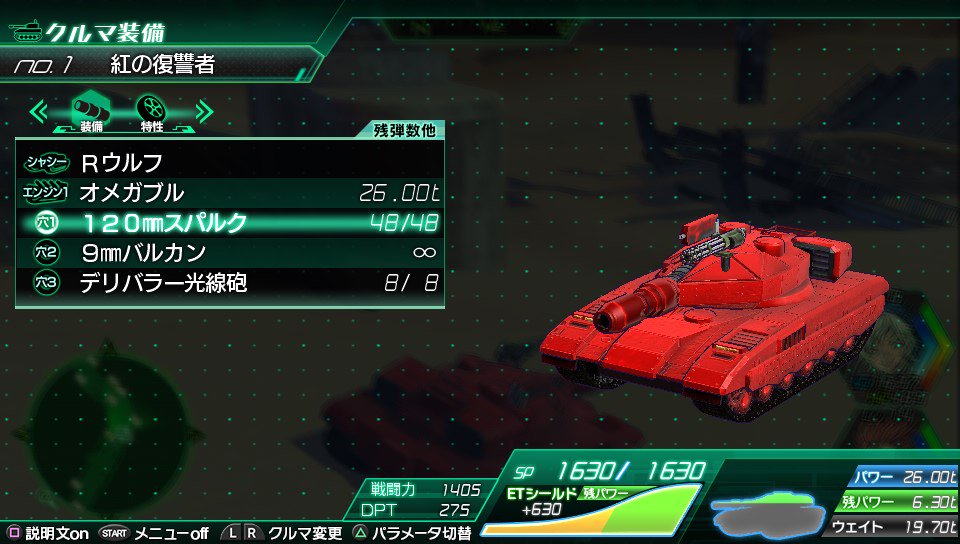This screenshot has width=960, height=544.
Task: Click the left arrow beside the tabs
Action: point(41,110)
